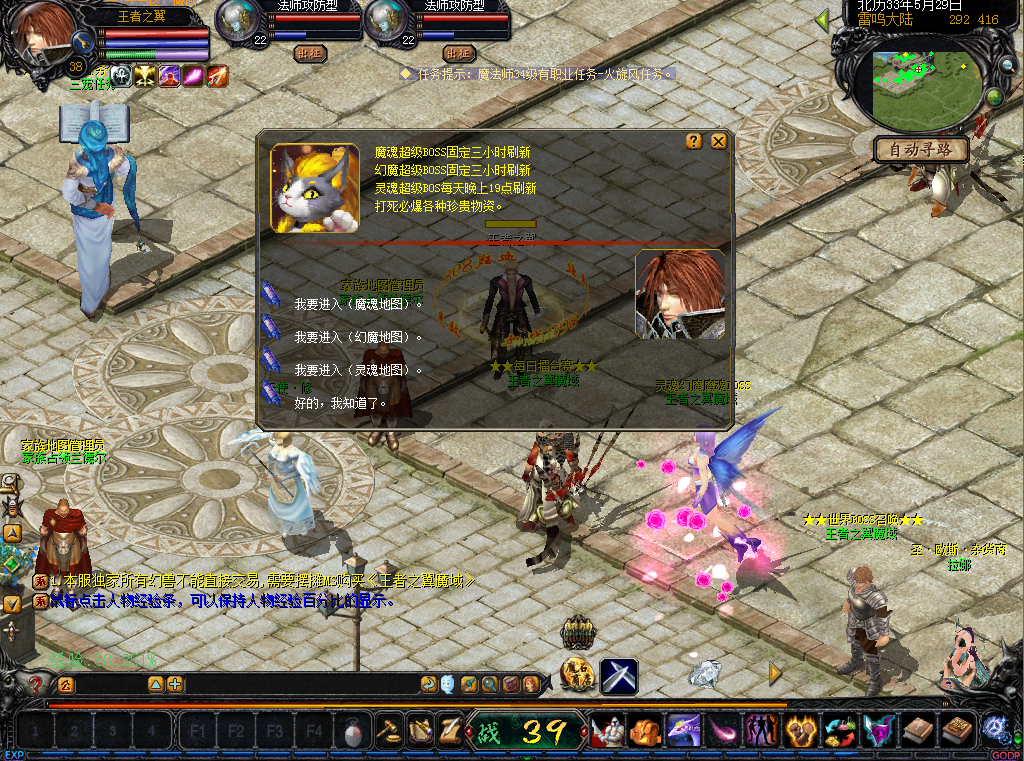Screen dimensions: 1024x761
Task: Click the mouse icon on the hotbar
Action: (x=352, y=733)
